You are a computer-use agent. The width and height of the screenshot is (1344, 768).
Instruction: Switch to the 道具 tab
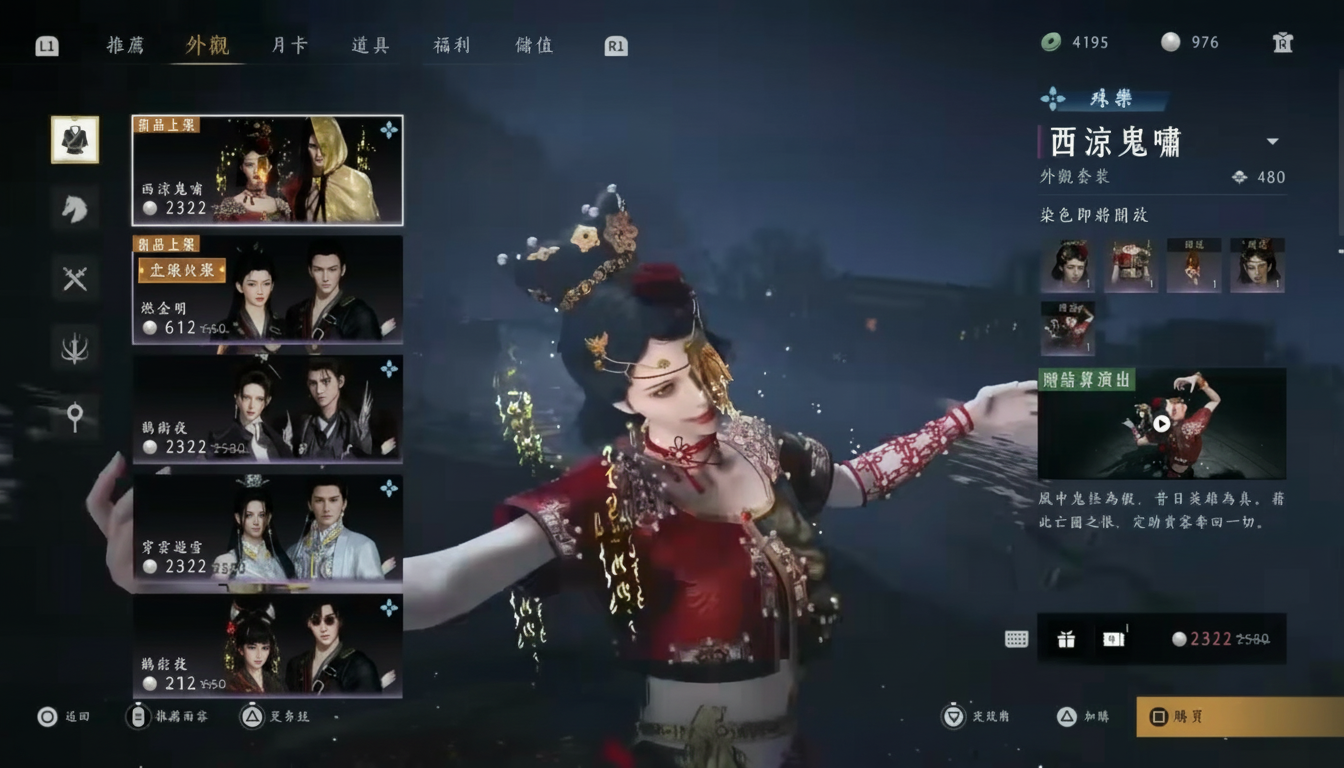(x=369, y=45)
